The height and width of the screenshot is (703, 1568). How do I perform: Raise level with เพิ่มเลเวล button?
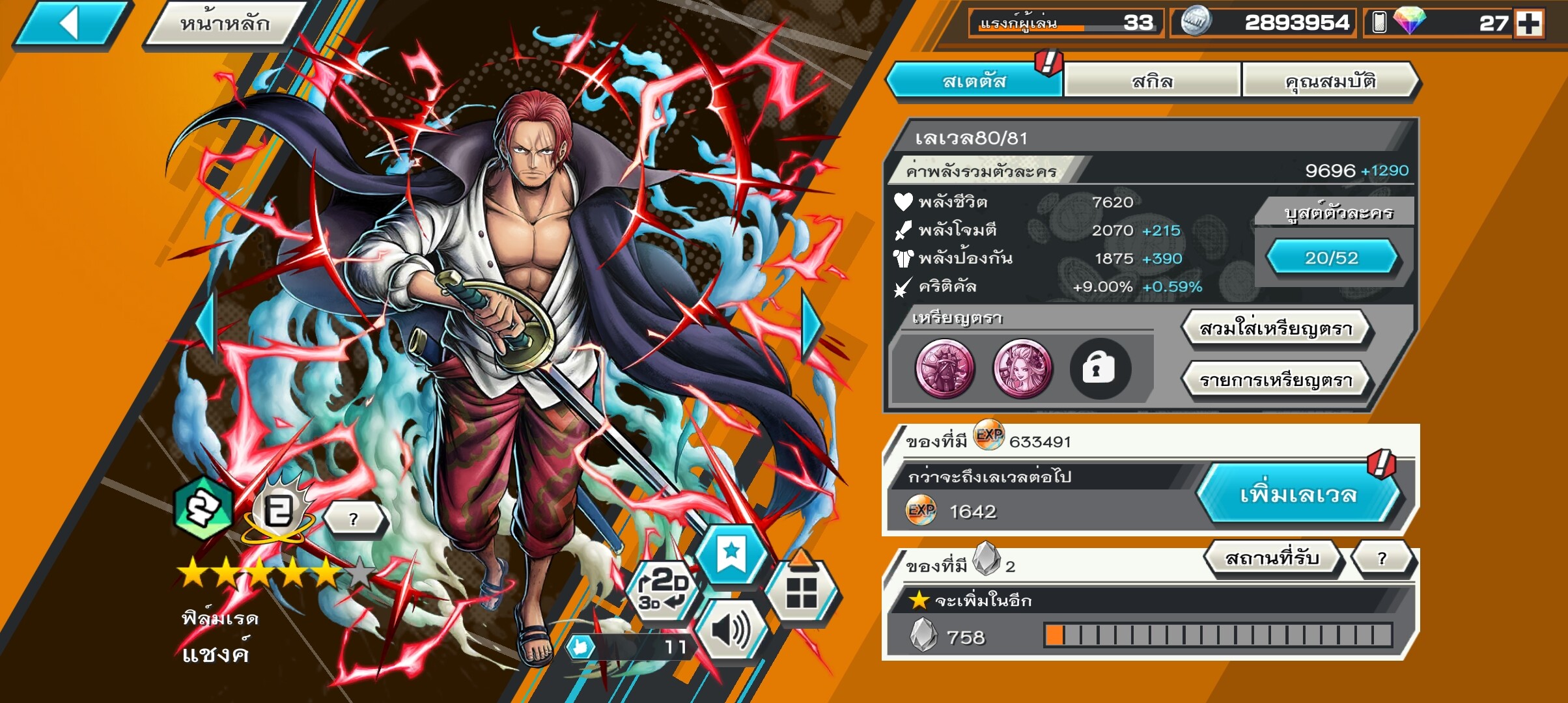click(x=1298, y=495)
